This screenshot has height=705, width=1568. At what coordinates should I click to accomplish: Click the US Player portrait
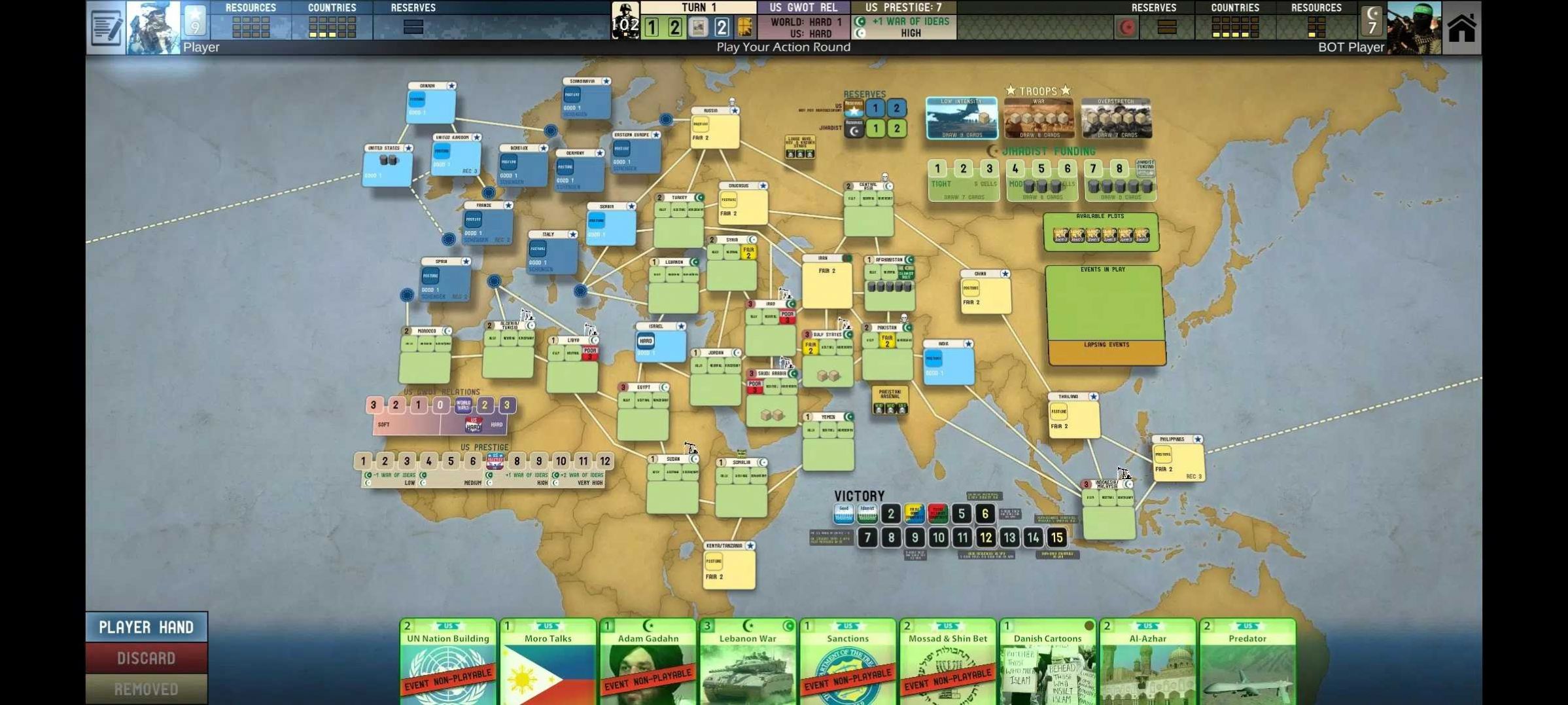[154, 26]
